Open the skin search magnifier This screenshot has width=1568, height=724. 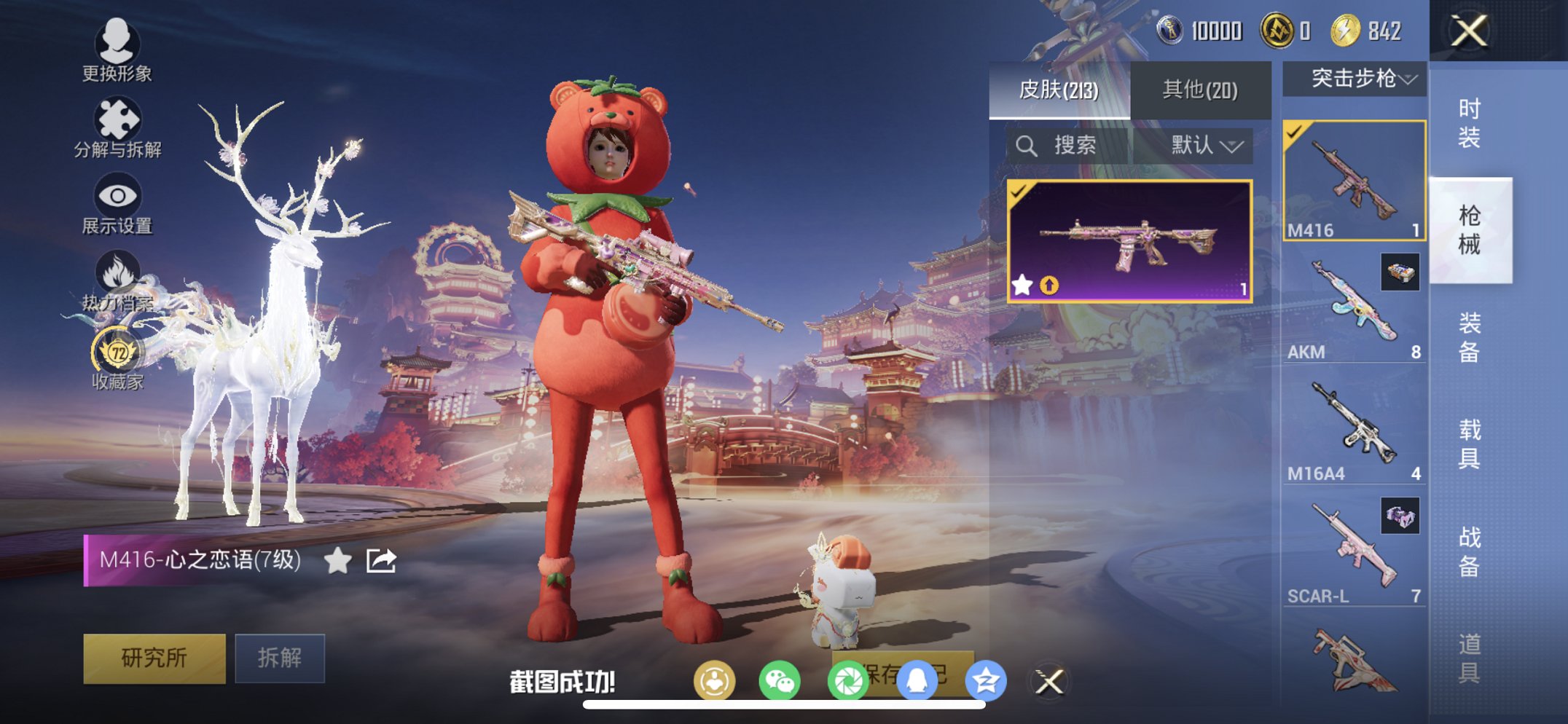coord(1027,145)
